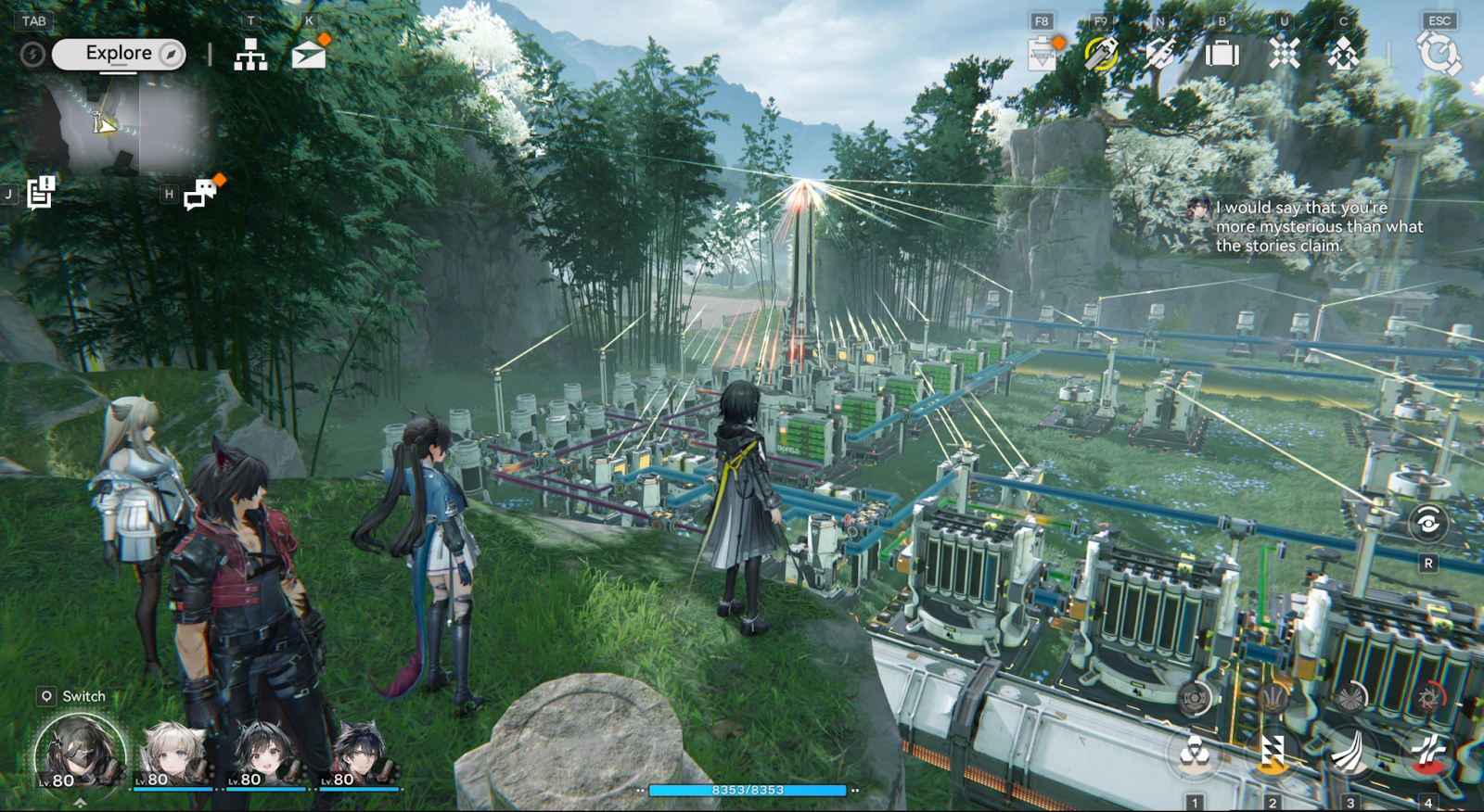This screenshot has height=812, width=1484.
Task: Open the clipboard icon with orange marker
Action: tap(1043, 55)
